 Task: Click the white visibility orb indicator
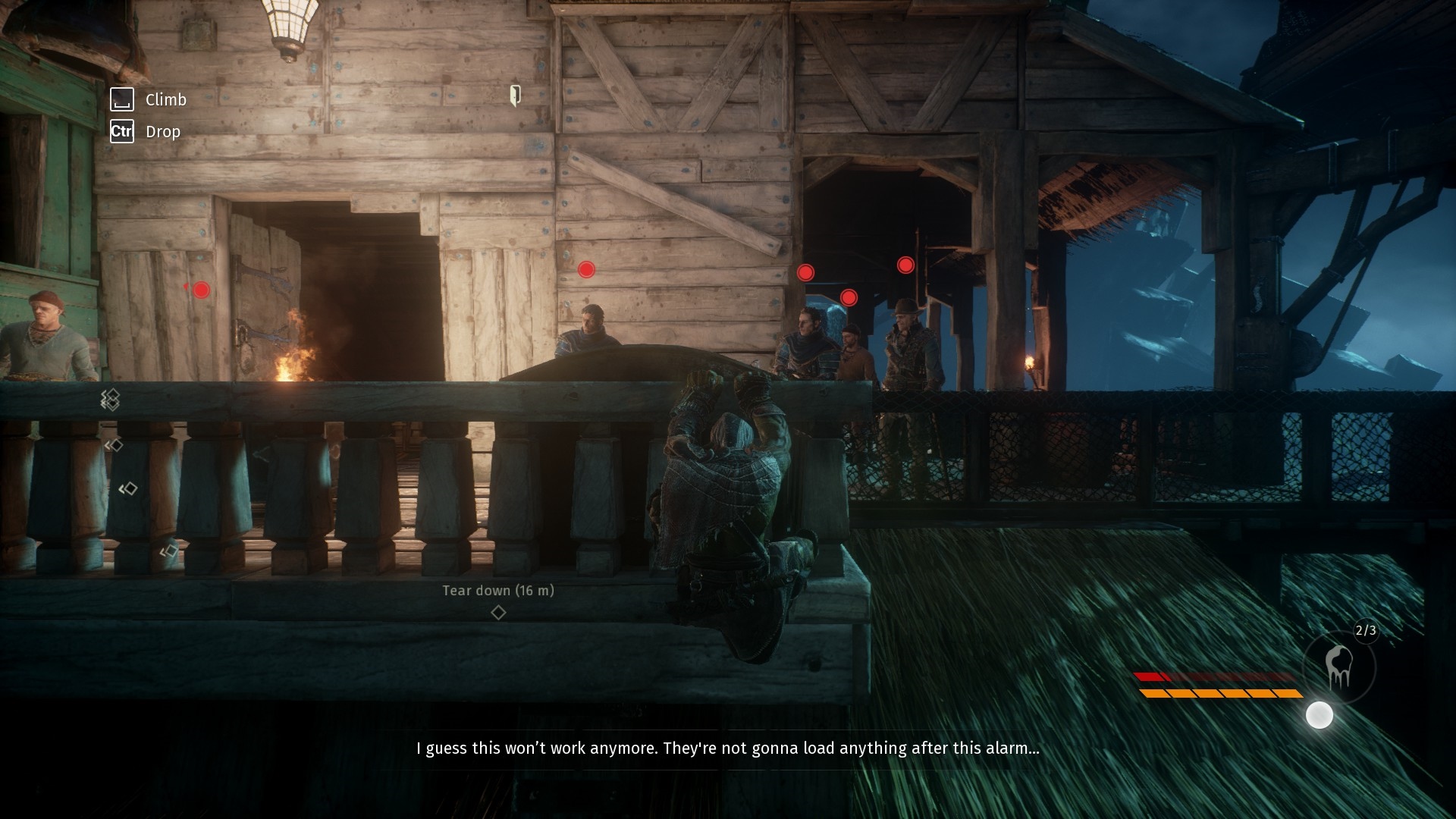[1319, 715]
